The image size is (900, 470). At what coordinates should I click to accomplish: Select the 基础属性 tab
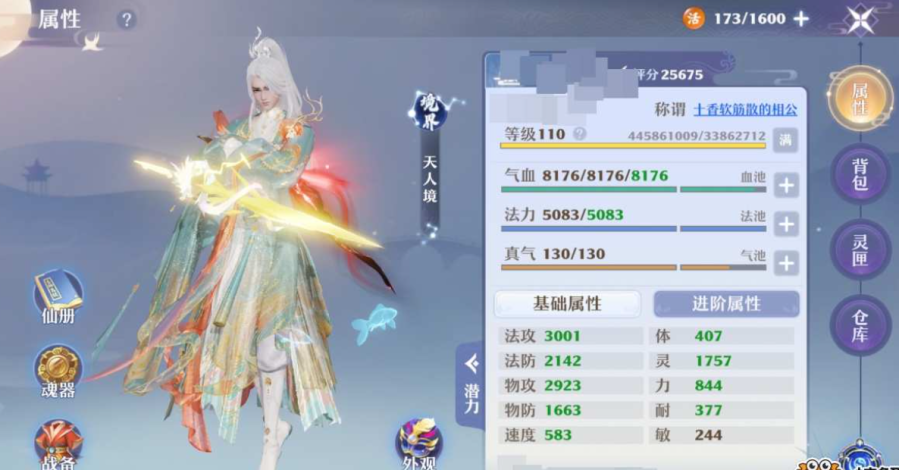pyautogui.click(x=567, y=304)
